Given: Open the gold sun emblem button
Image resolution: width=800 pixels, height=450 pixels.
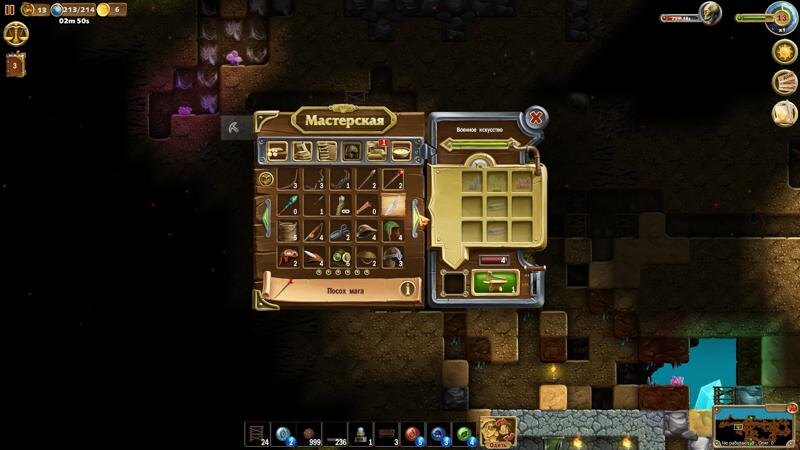Looking at the screenshot, I should 784,51.
